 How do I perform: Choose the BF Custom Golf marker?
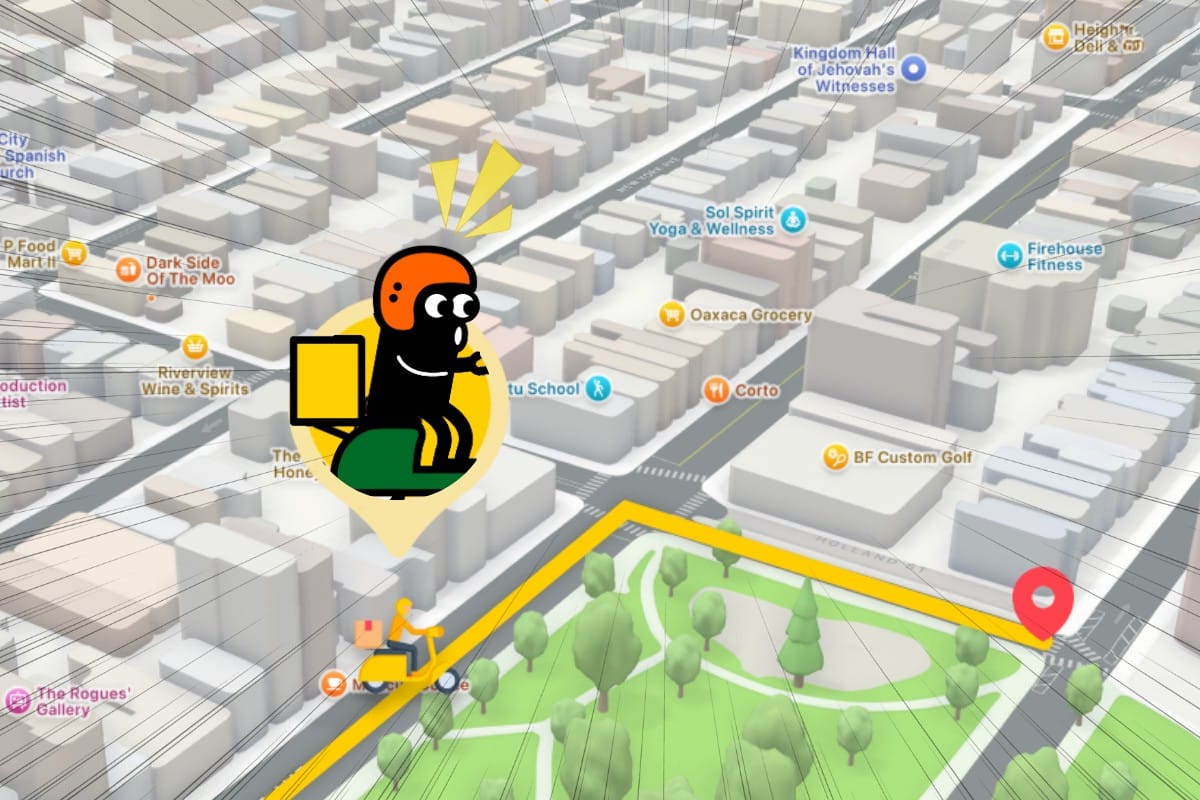click(x=835, y=458)
